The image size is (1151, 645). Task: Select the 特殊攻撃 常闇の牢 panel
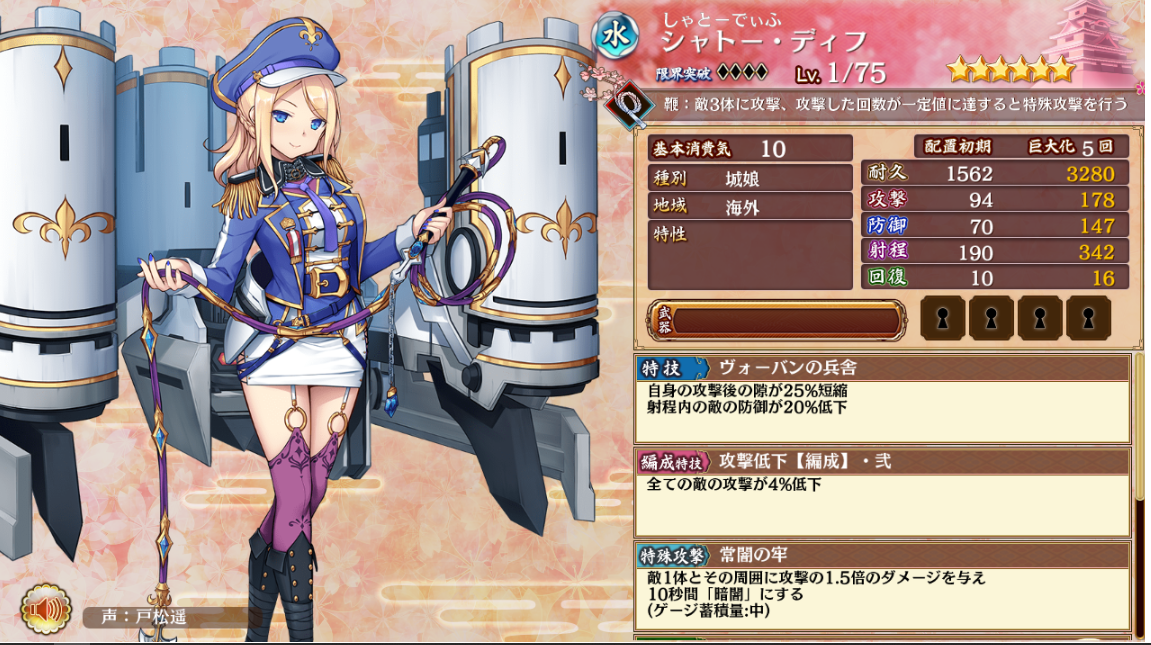(883, 585)
